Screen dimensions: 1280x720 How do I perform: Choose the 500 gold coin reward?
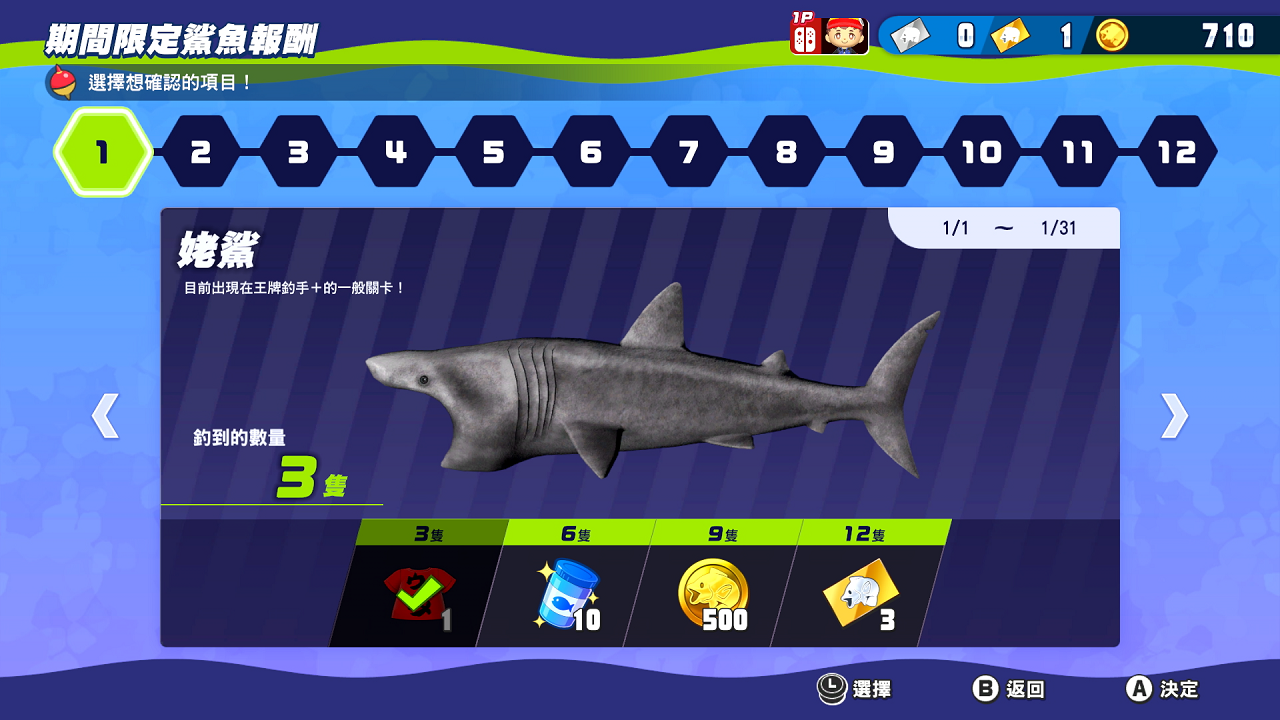tap(712, 597)
